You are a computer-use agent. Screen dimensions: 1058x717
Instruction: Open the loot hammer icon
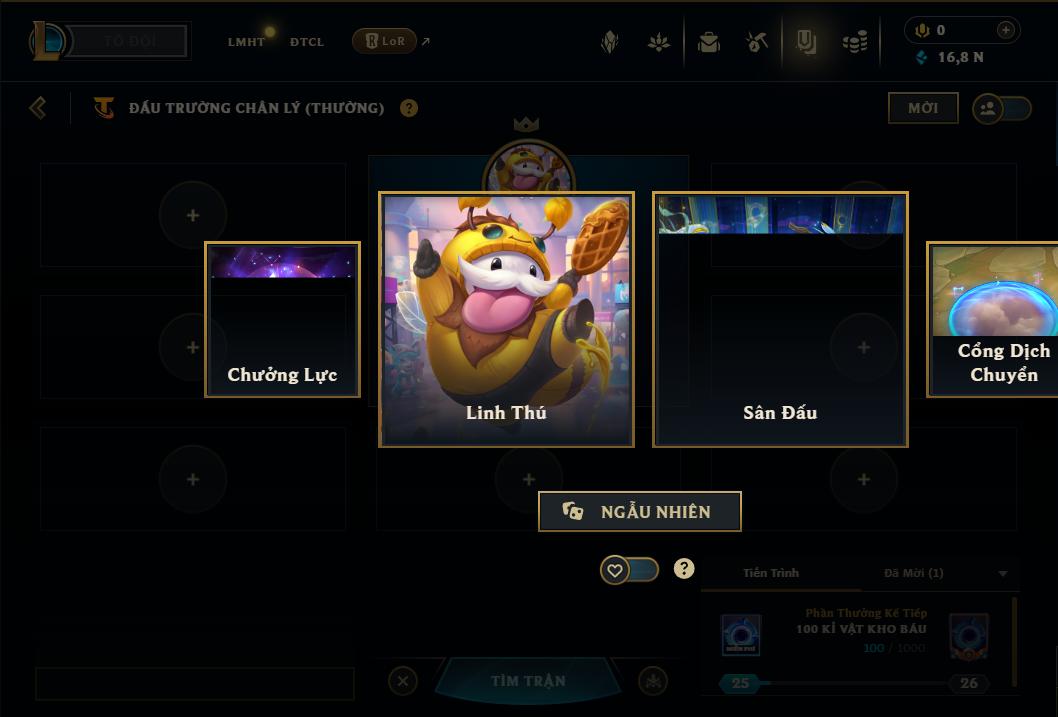tap(757, 42)
